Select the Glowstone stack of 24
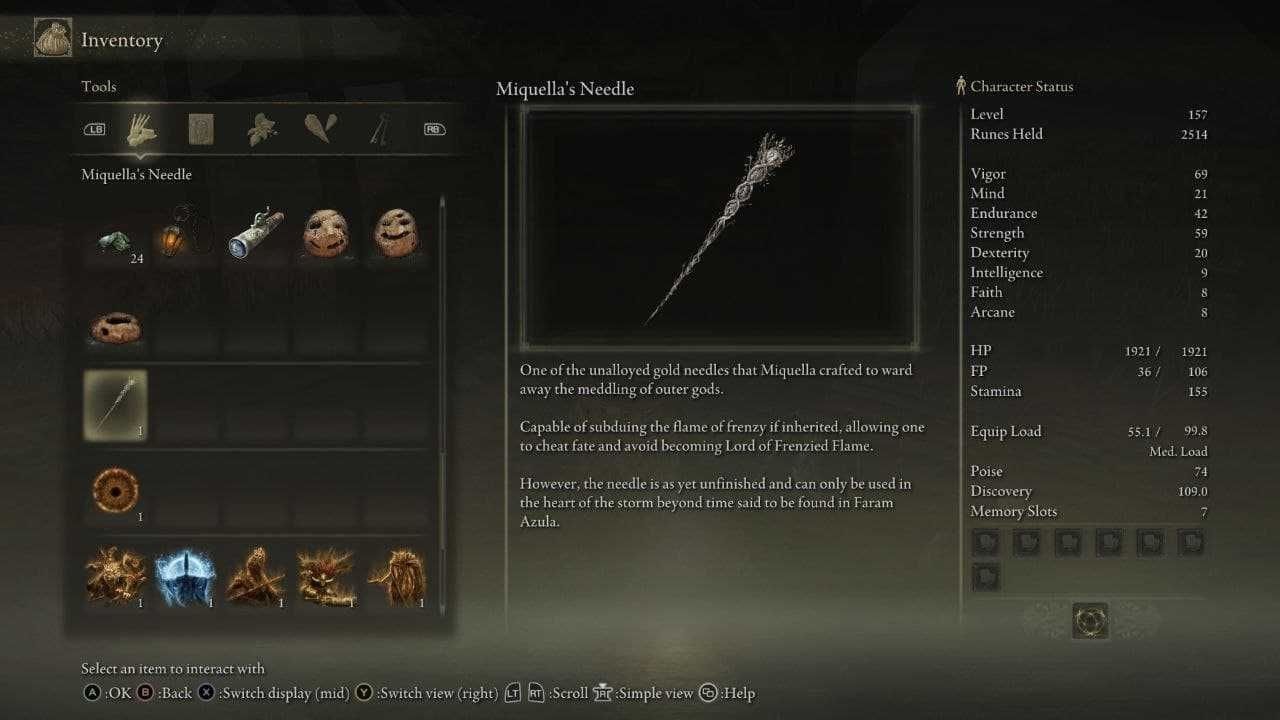Viewport: 1280px width, 720px height. click(115, 240)
